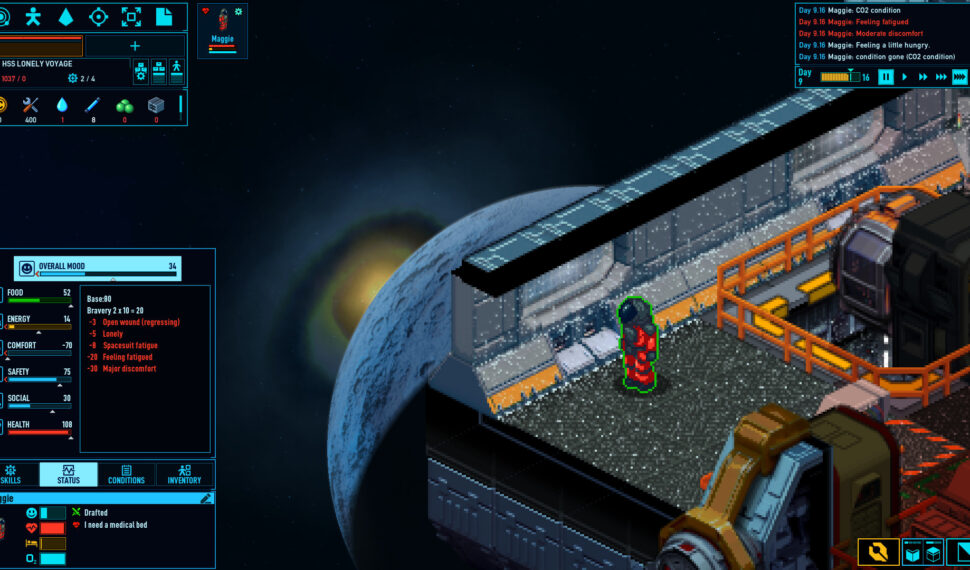Select Maggie's crew portrait card

(x=222, y=30)
